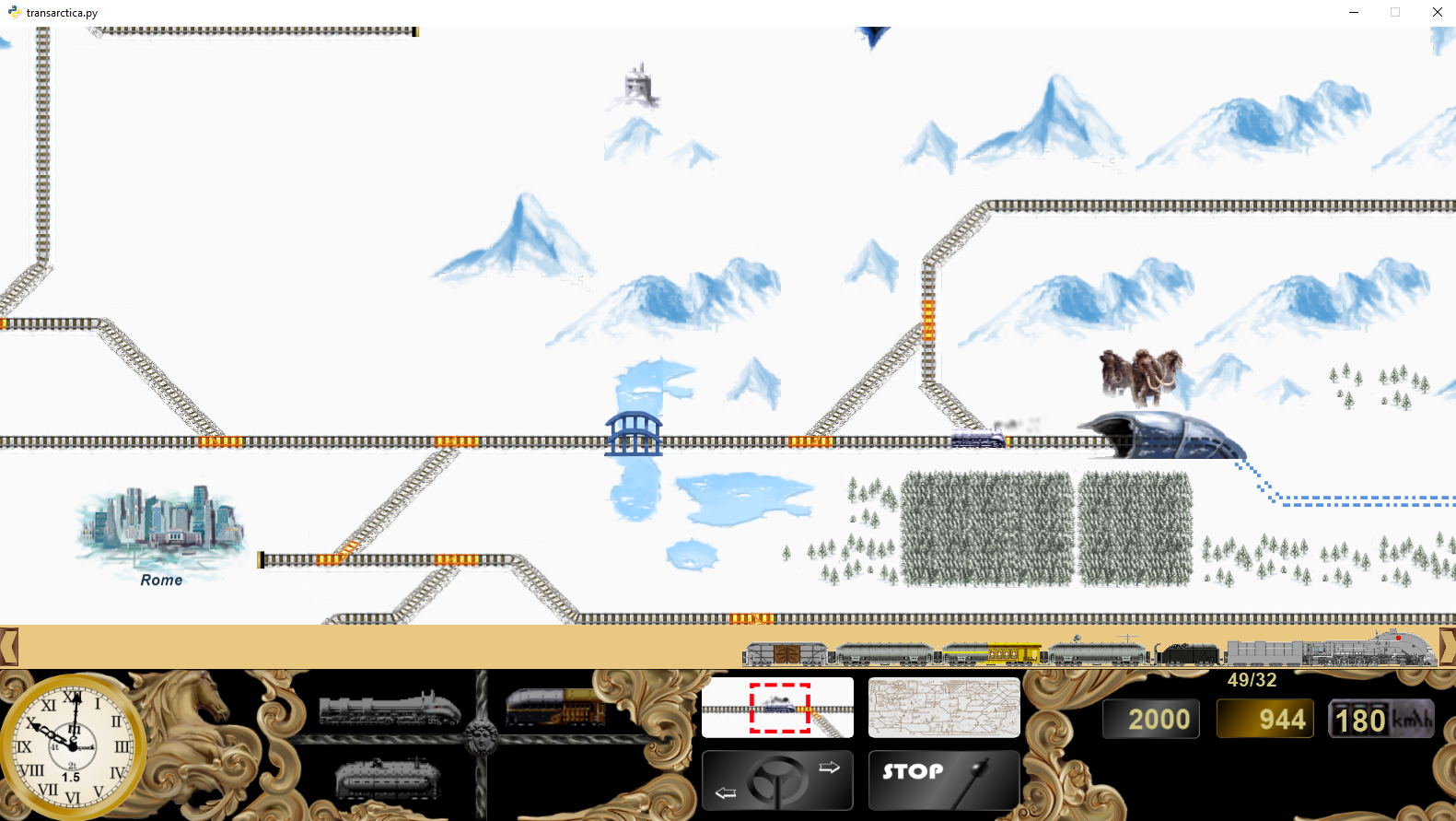1456x821 pixels.
Task: Click the golden clock face dial
Action: (x=73, y=748)
